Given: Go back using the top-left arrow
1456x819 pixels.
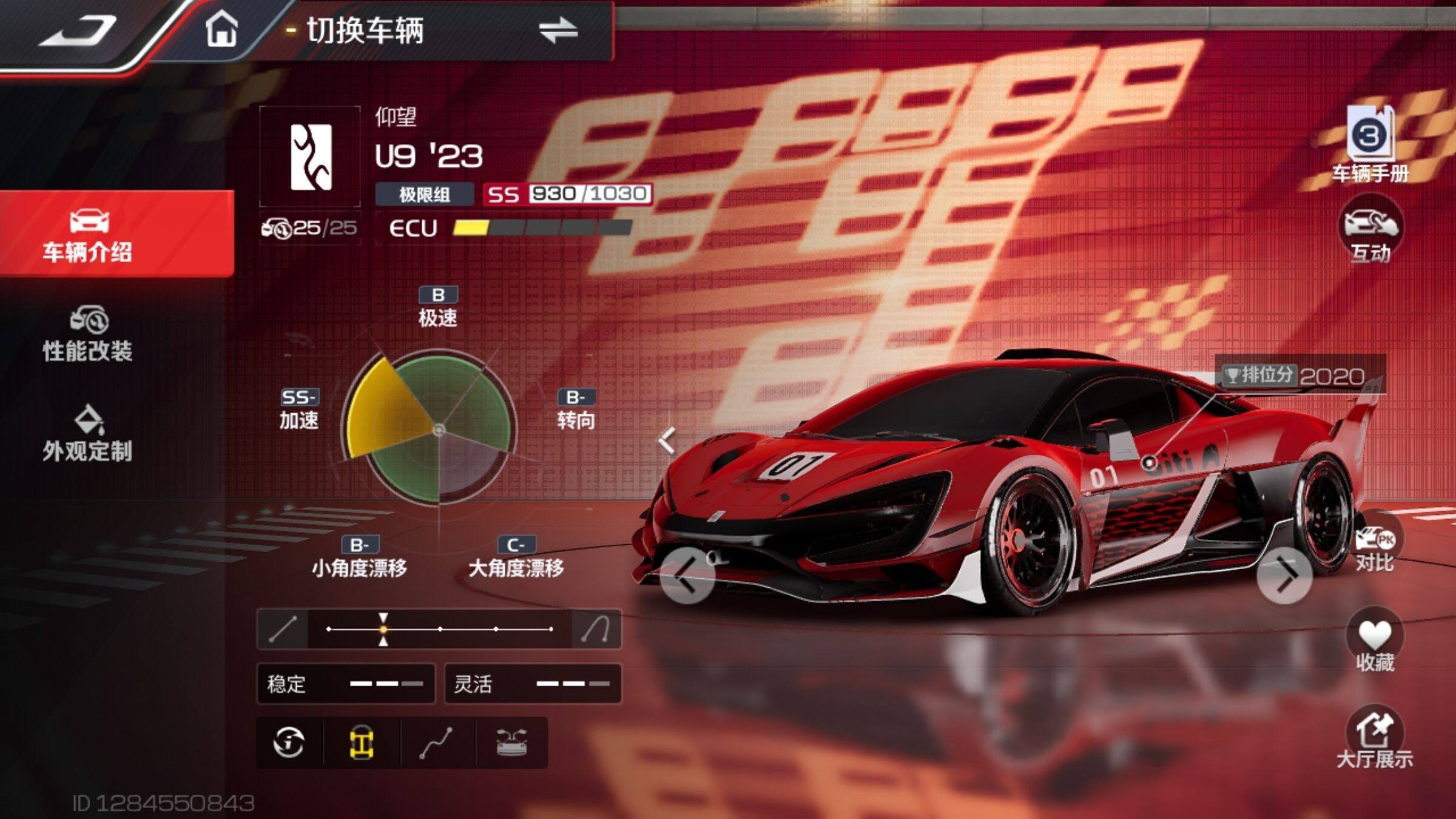Looking at the screenshot, I should tap(78, 30).
